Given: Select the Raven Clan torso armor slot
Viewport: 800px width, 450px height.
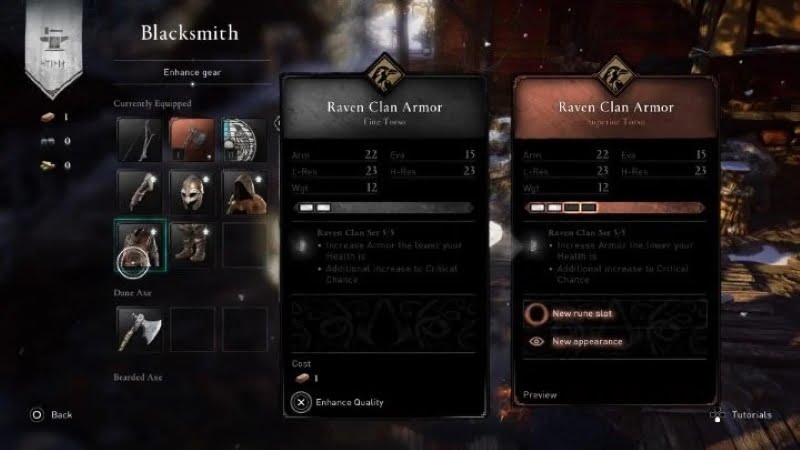Looking at the screenshot, I should [139, 245].
